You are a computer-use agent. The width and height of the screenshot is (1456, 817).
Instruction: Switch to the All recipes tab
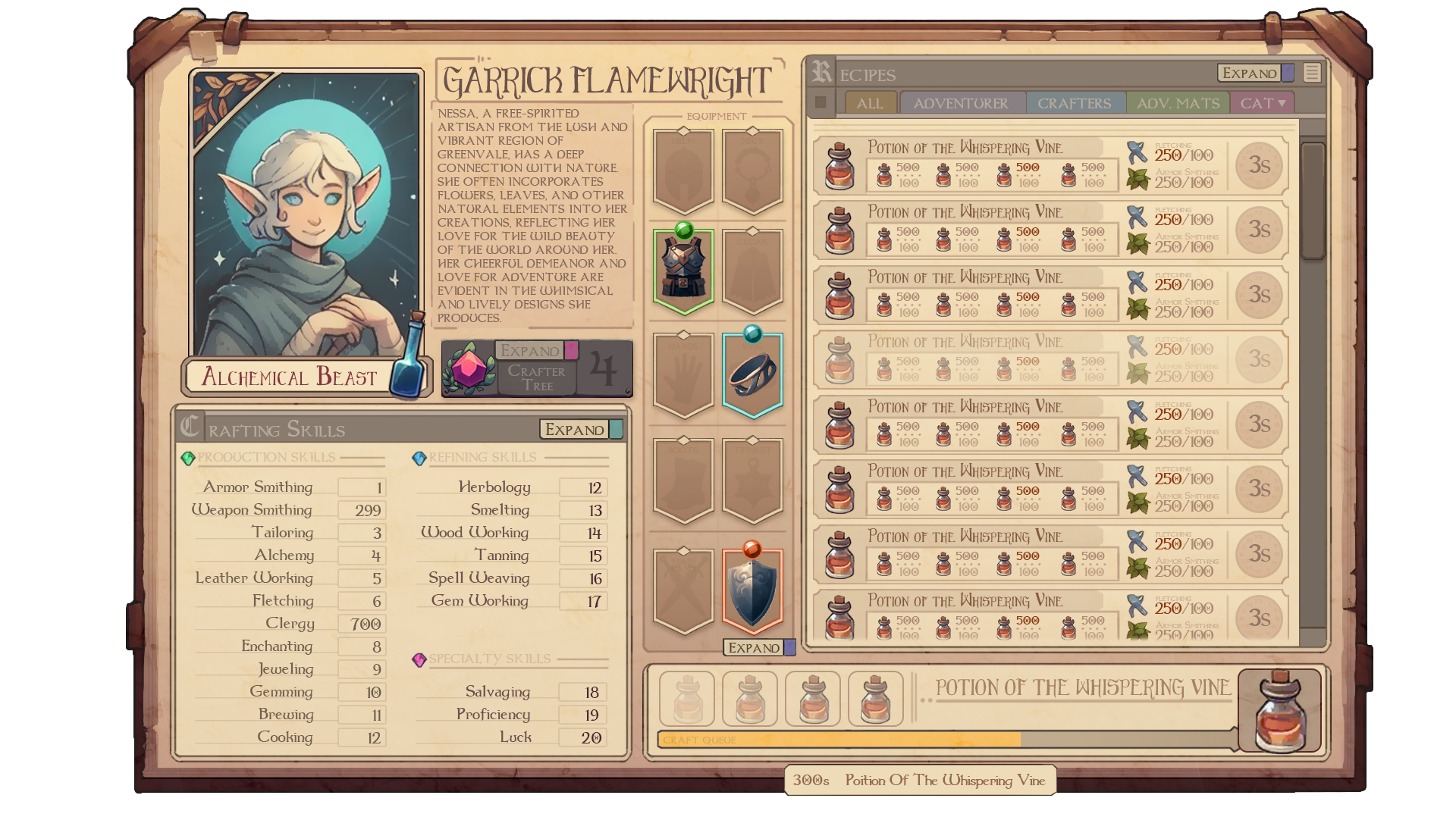(870, 103)
